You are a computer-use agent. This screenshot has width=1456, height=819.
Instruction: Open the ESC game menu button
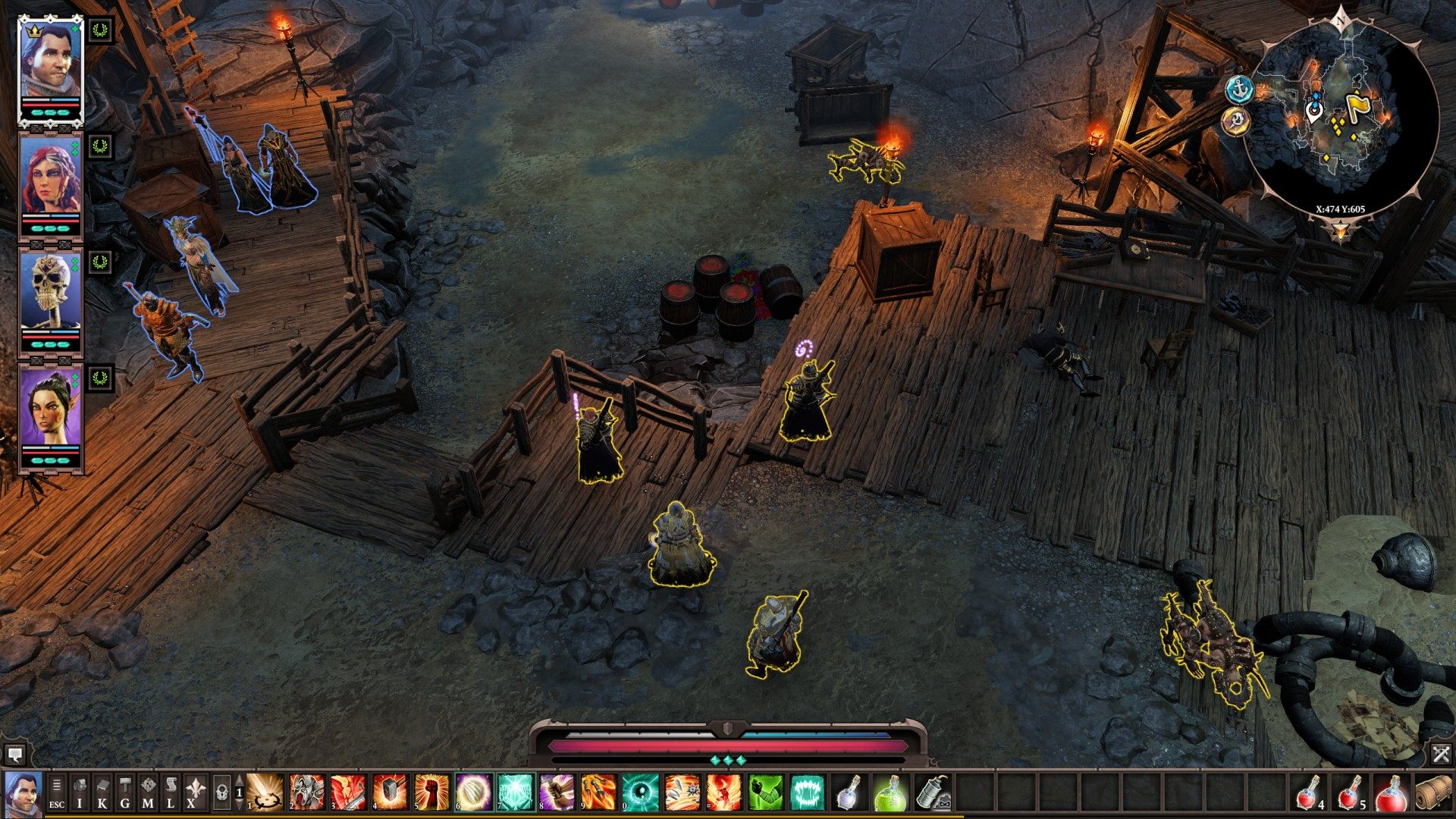[x=57, y=792]
